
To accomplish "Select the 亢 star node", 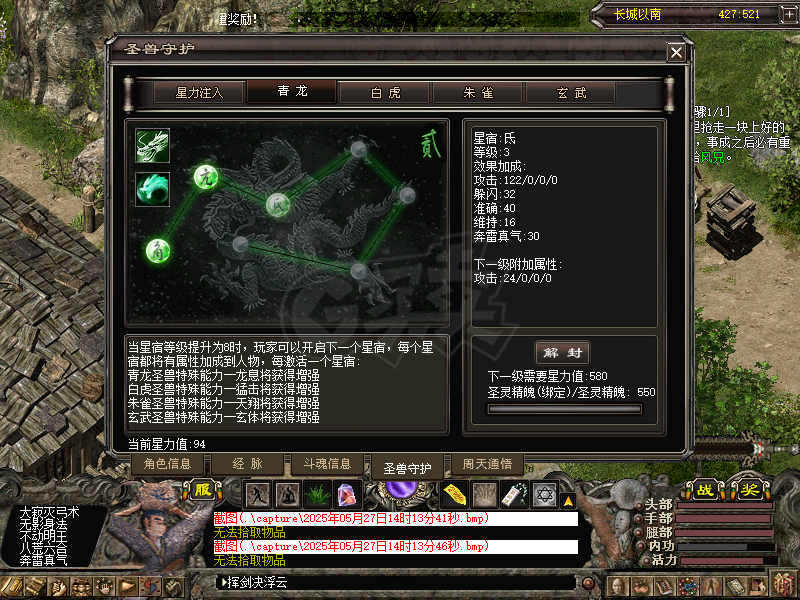I will tap(206, 177).
